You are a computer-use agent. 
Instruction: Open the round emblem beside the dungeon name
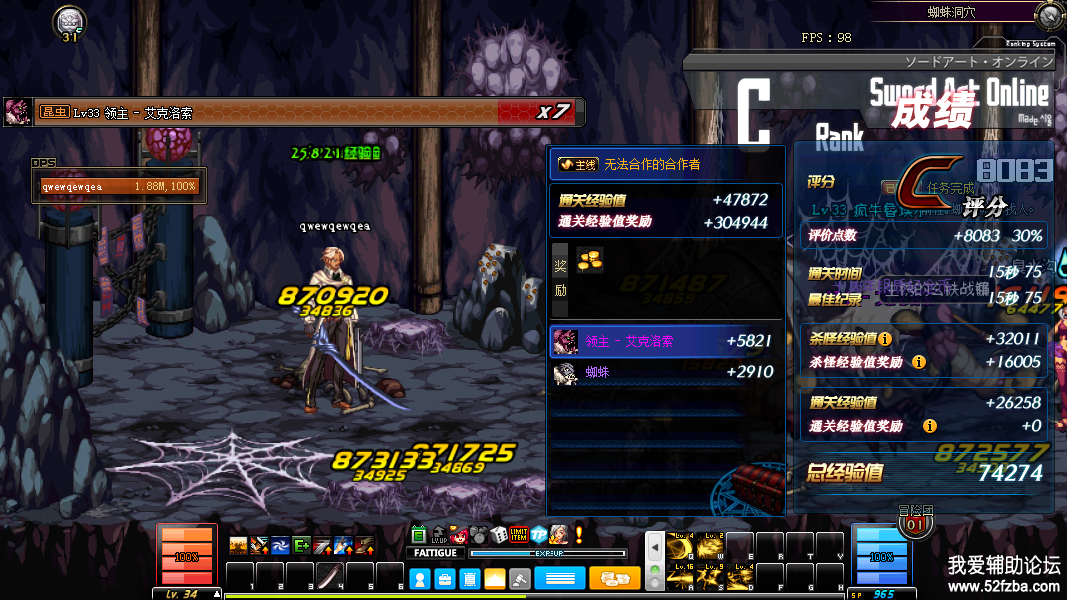1050,14
